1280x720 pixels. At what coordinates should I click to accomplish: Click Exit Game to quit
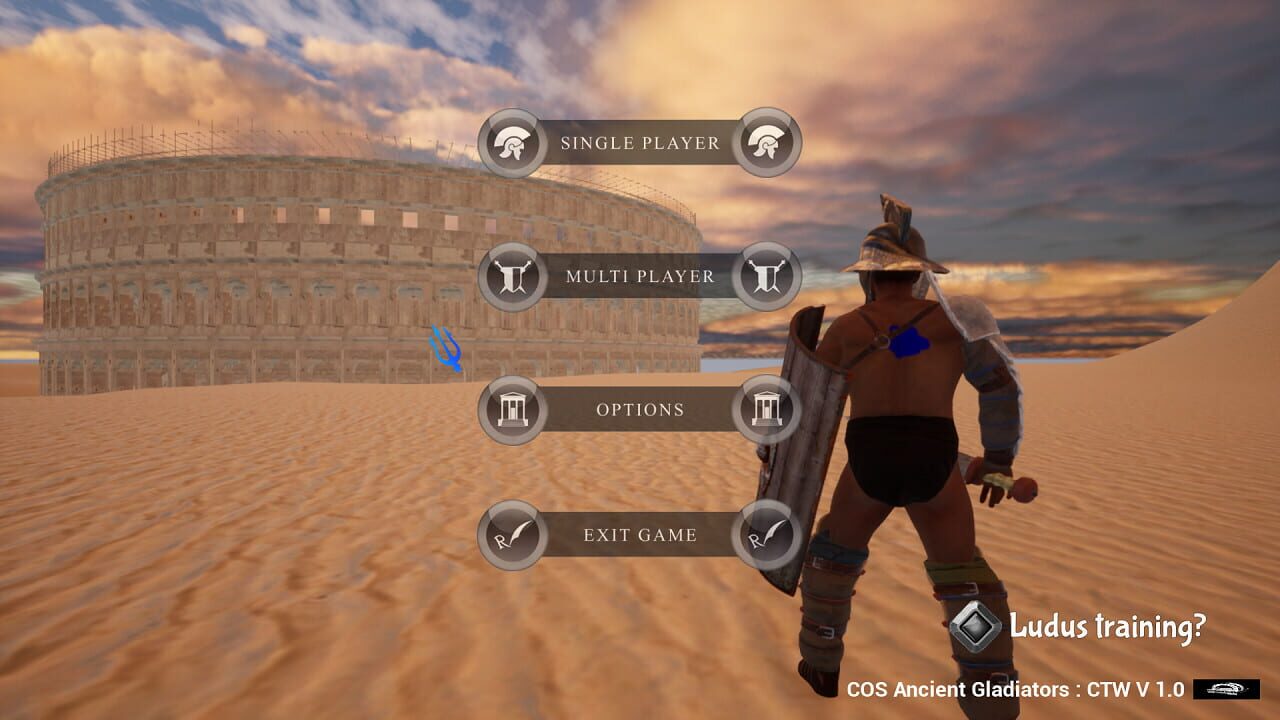click(640, 535)
